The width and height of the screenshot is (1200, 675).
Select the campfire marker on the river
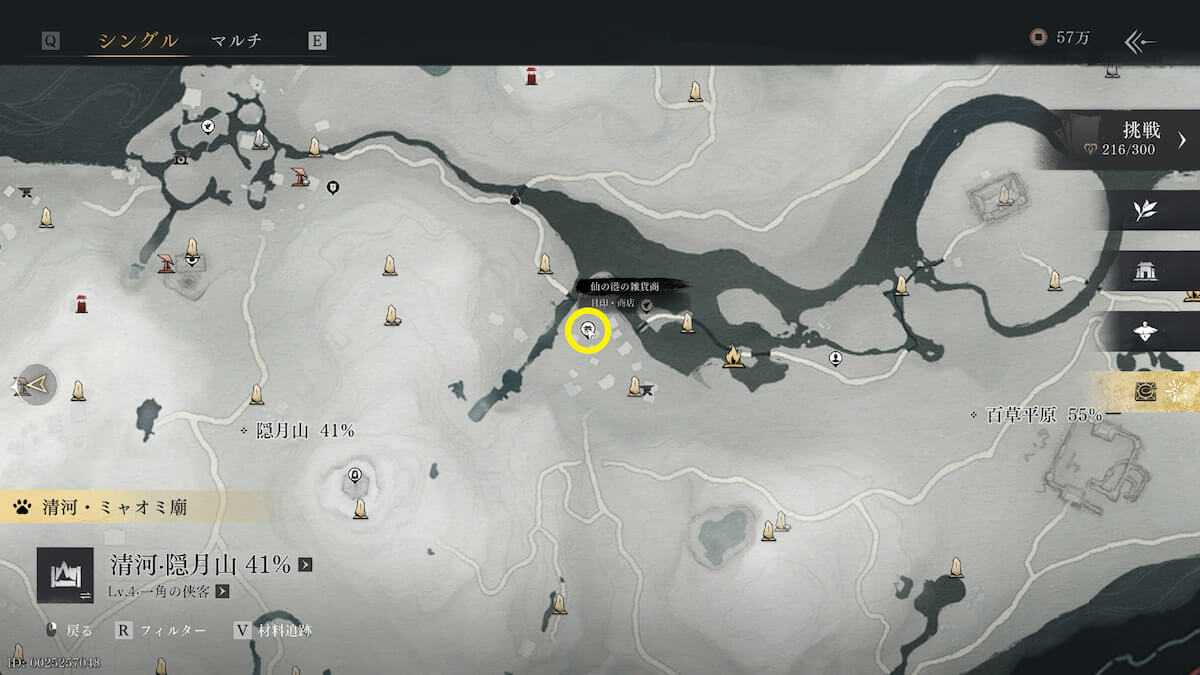(x=733, y=356)
